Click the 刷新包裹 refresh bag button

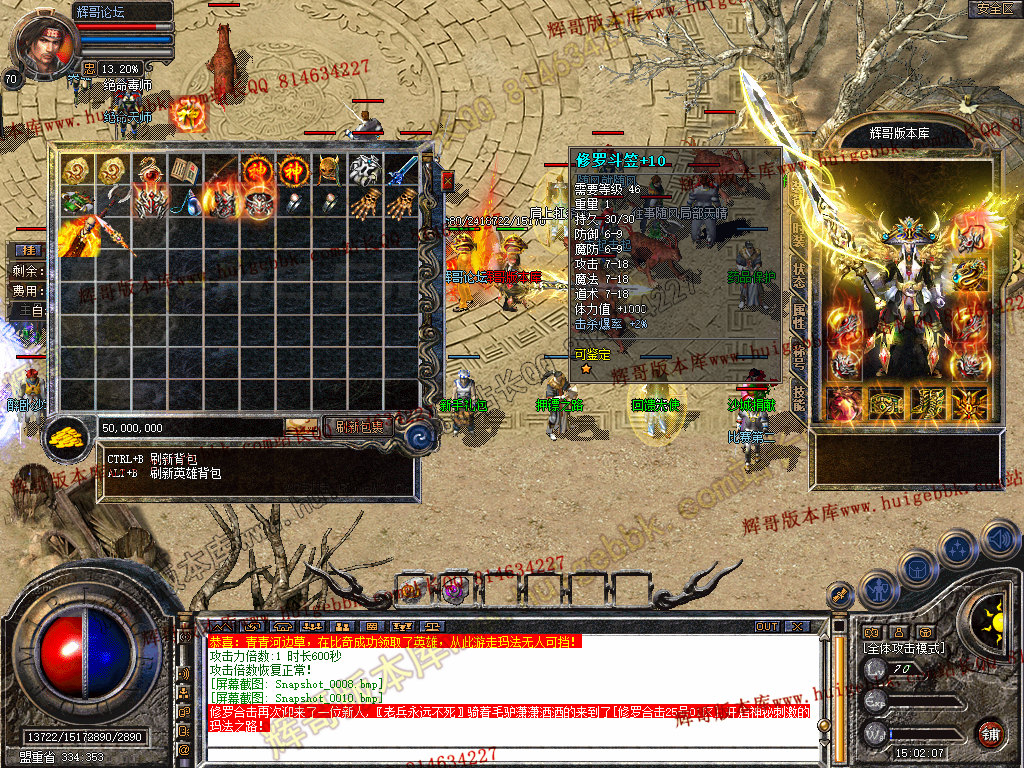[x=359, y=427]
